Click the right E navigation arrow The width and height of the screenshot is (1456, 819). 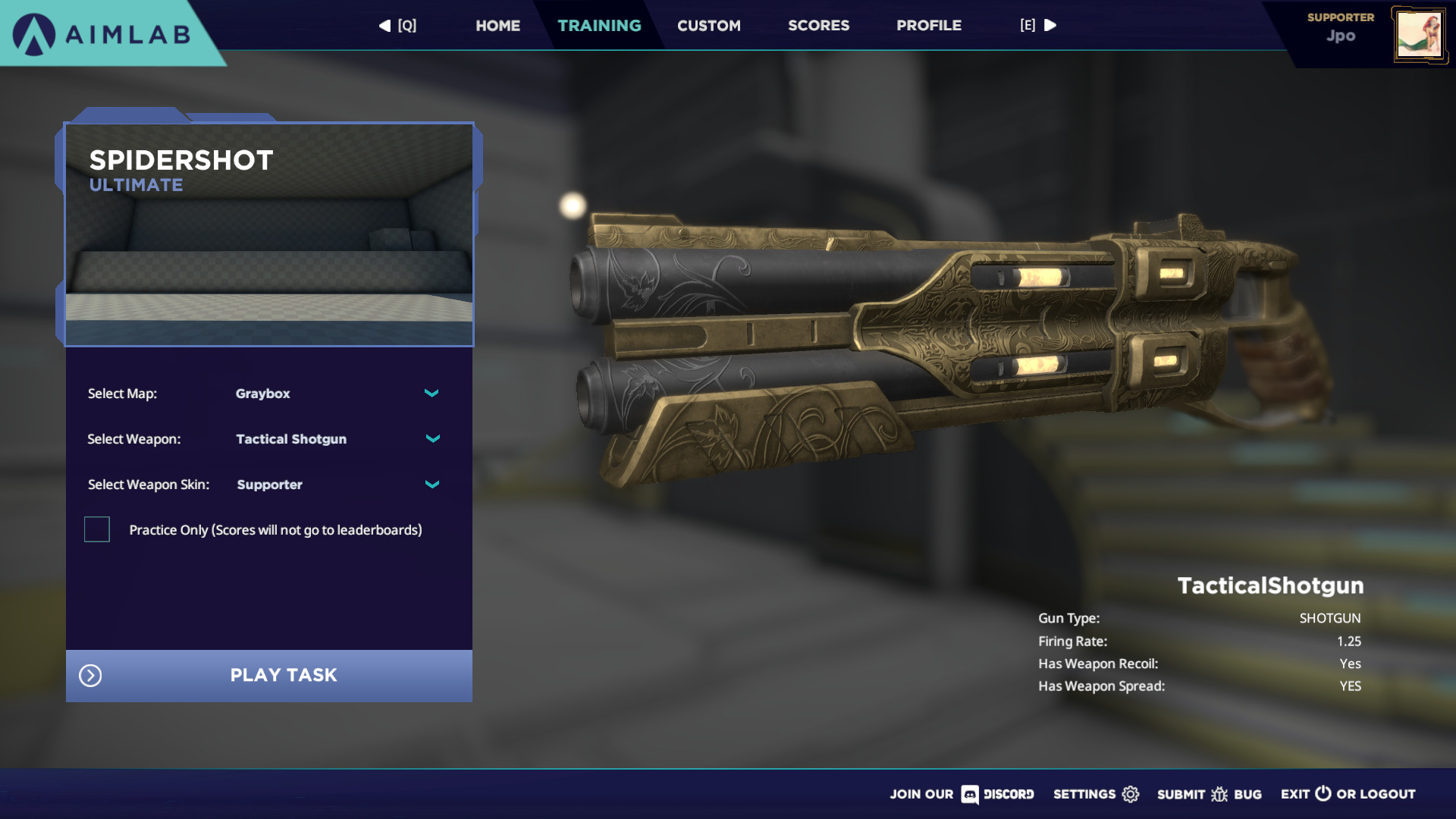coord(1051,25)
